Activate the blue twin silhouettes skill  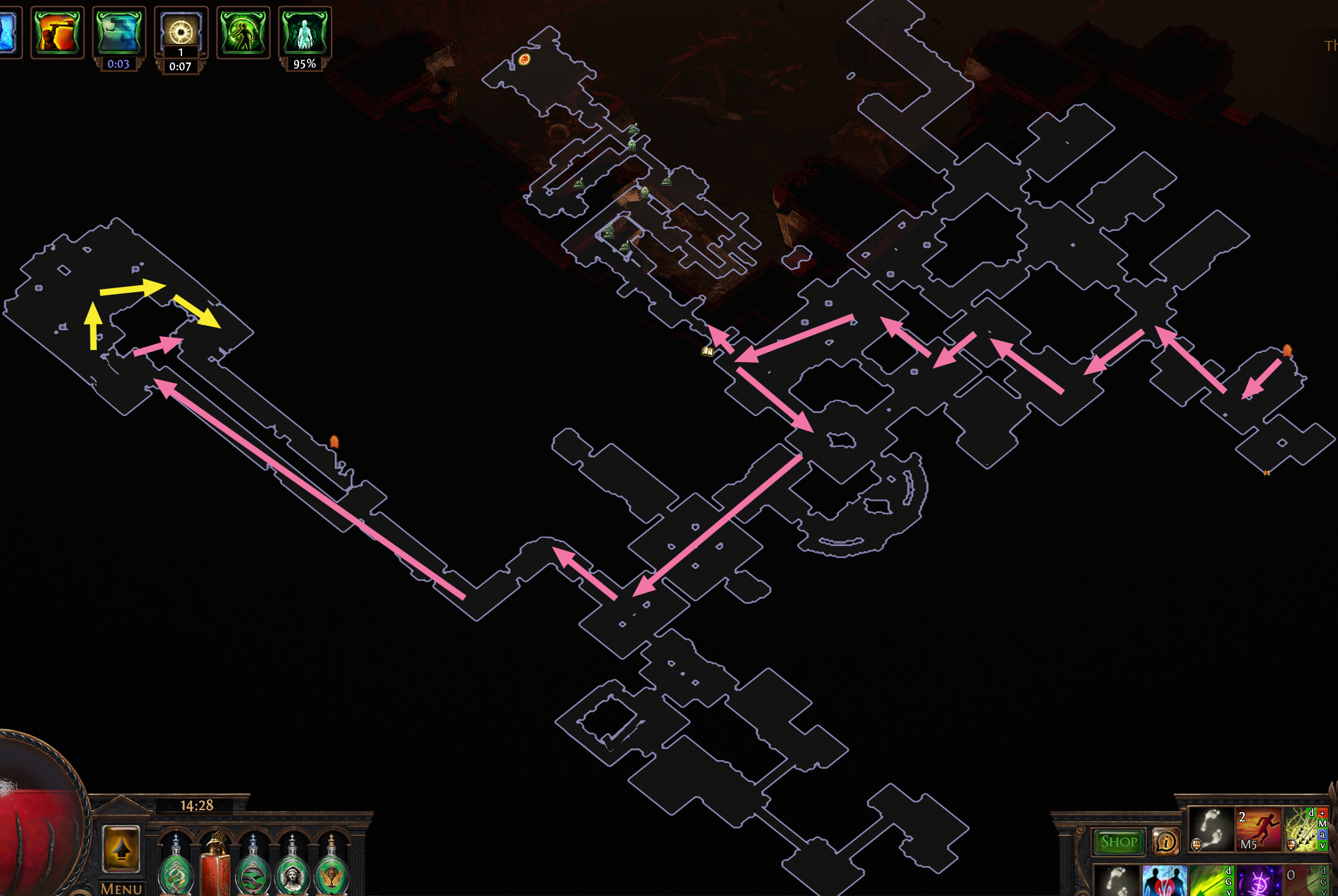click(x=1164, y=881)
